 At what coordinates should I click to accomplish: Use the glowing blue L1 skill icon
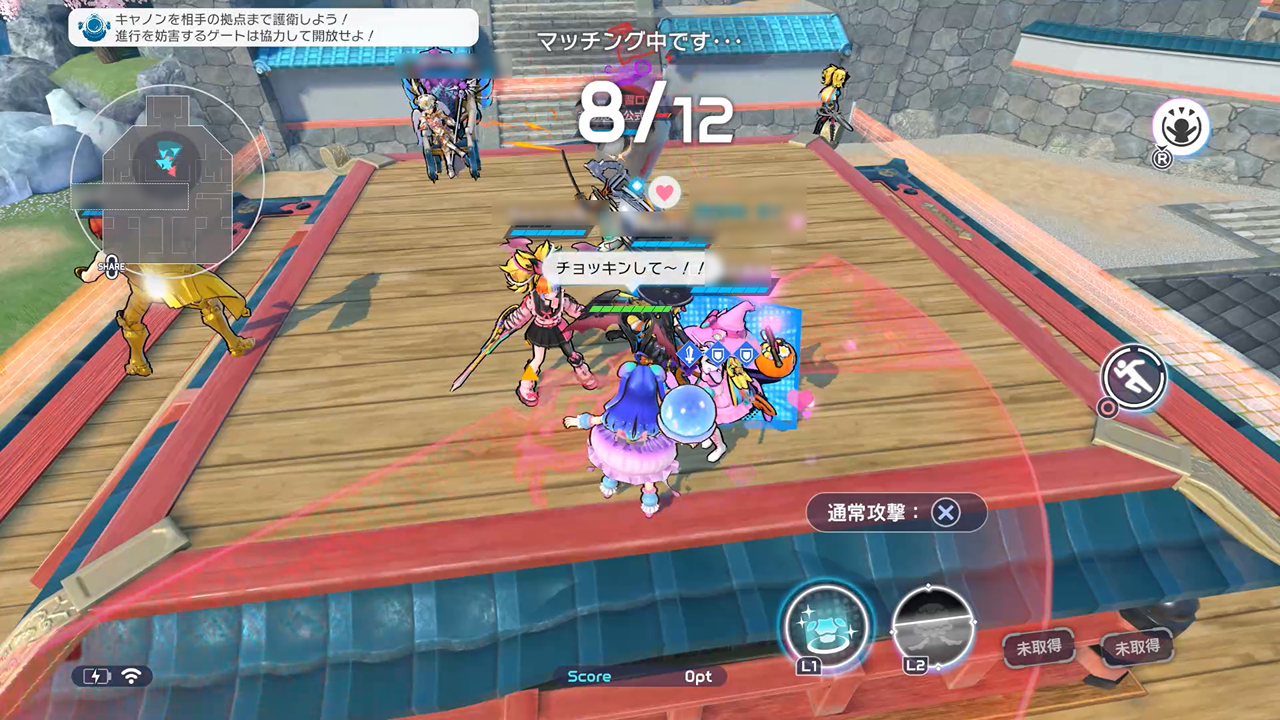tap(825, 625)
